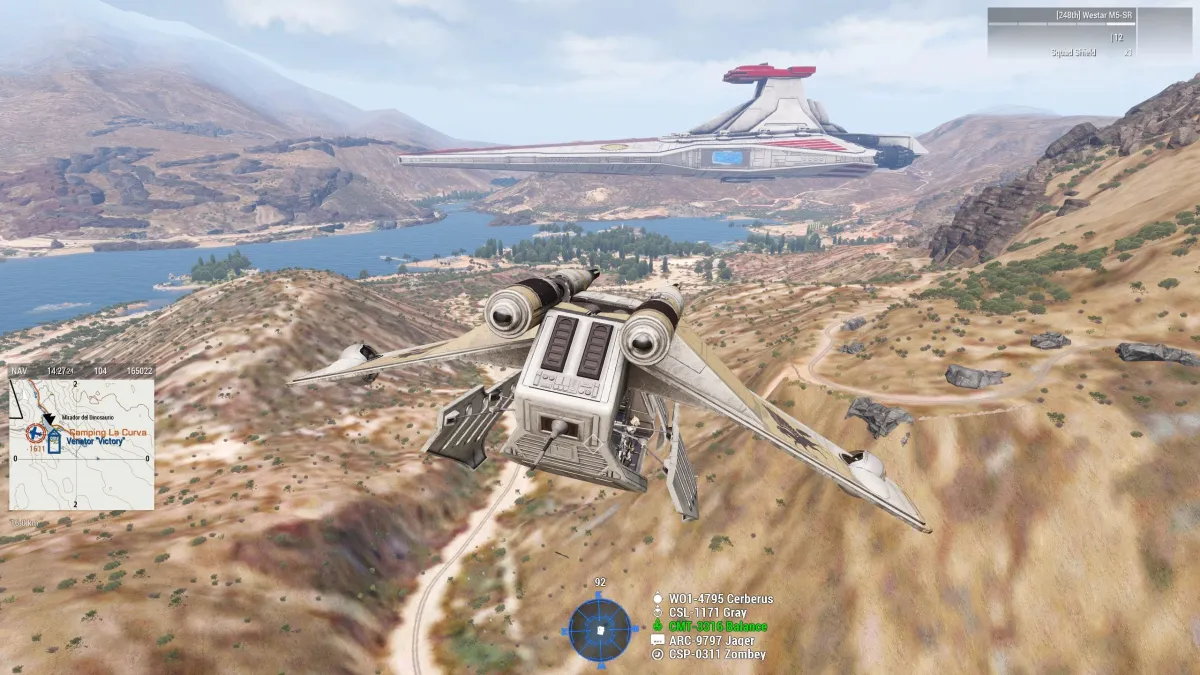The height and width of the screenshot is (675, 1200).
Task: Choose CSL-1171 Gray in squad list
Action: (x=707, y=613)
